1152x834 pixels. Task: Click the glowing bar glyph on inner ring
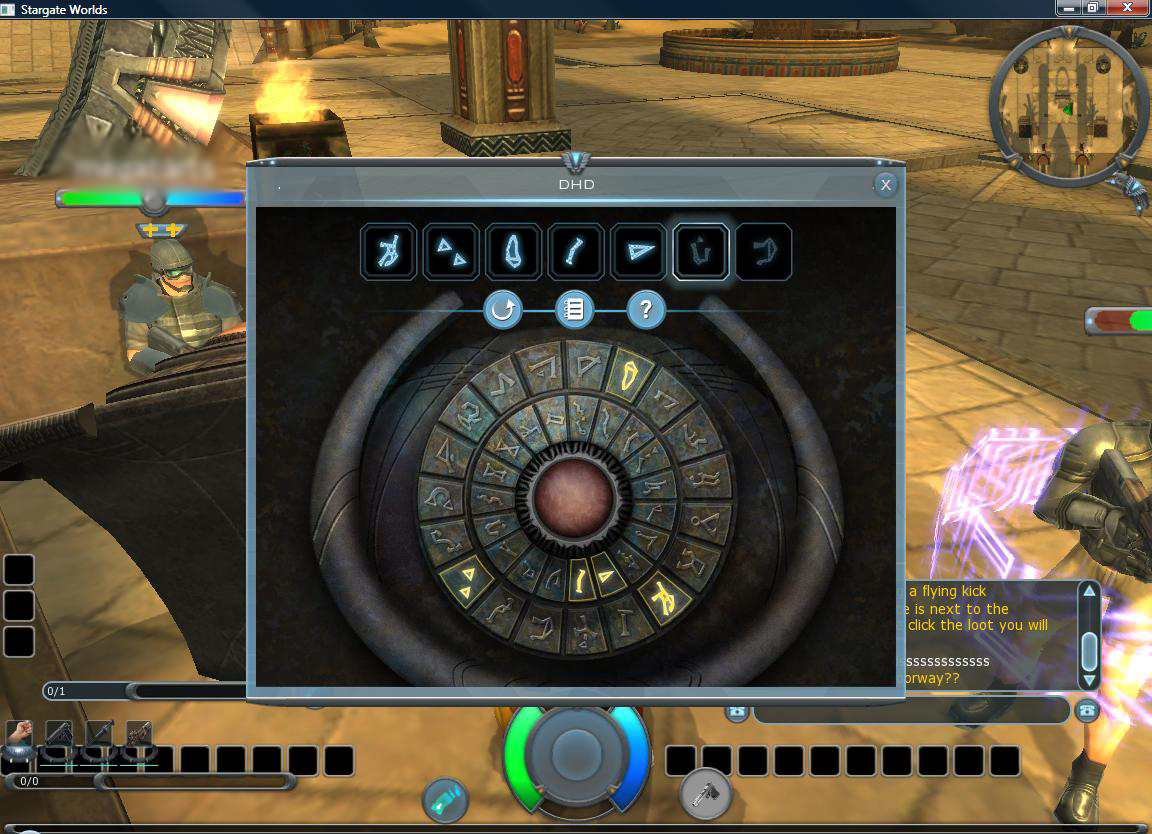point(579,579)
